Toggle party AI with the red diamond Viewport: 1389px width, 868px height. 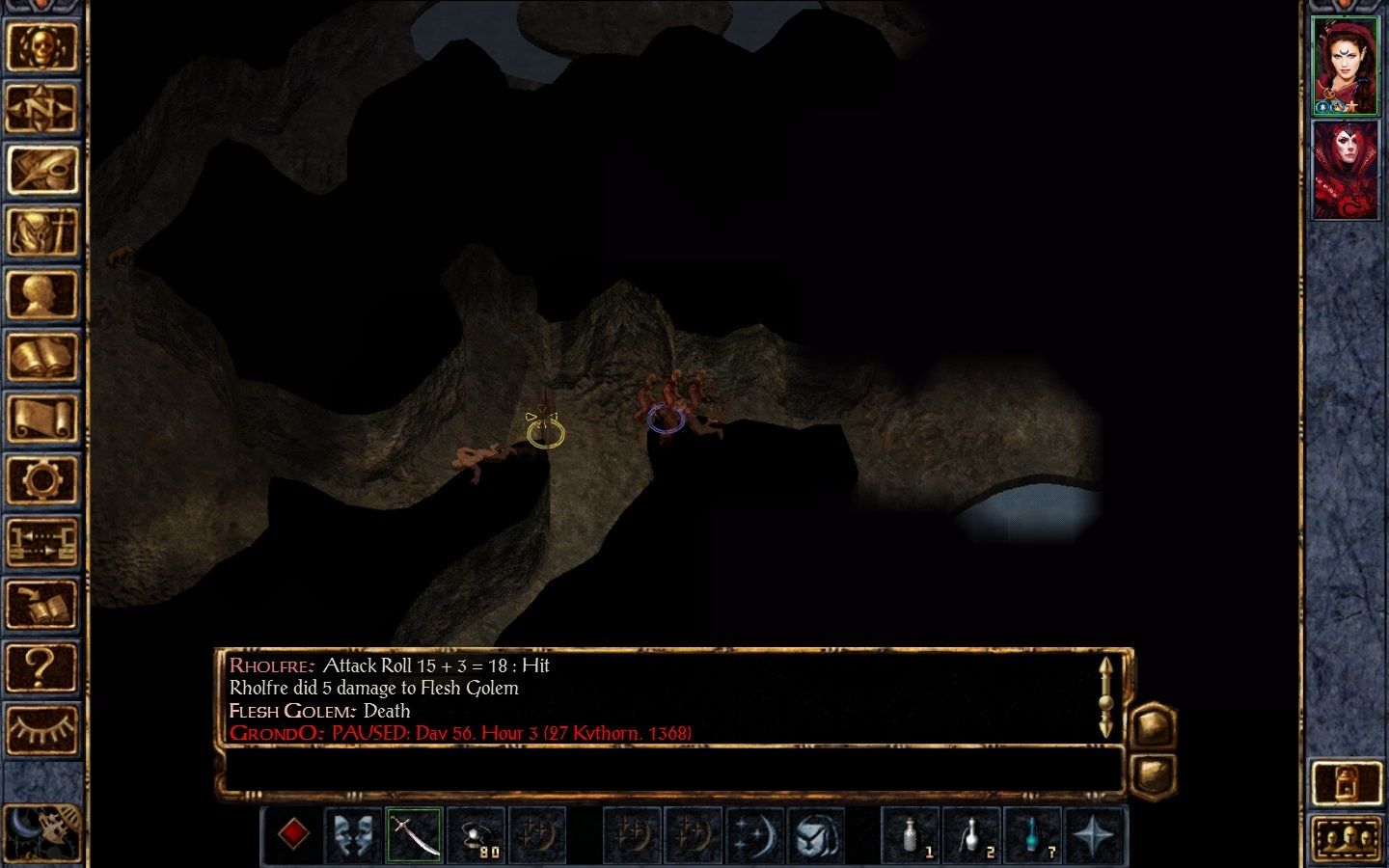pyautogui.click(x=294, y=835)
